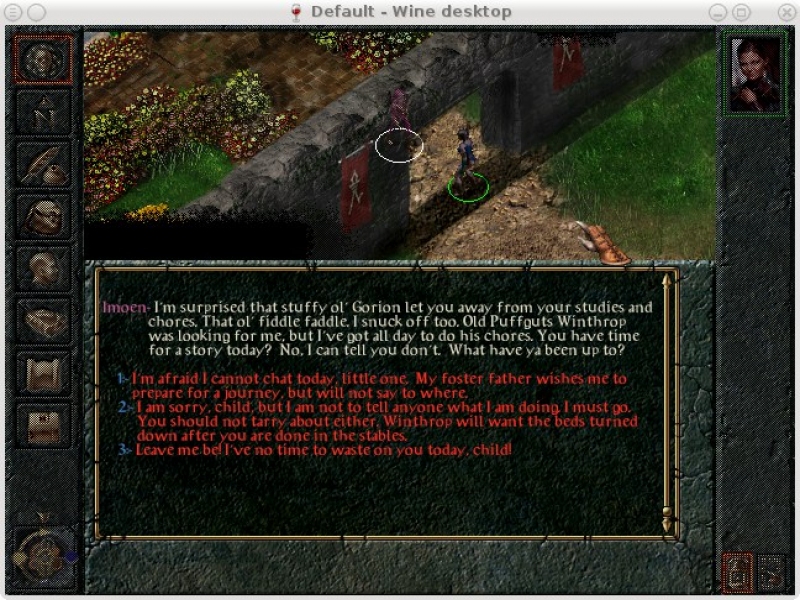Viewport: 800px width, 600px height.
Task: Open the journal quill icon
Action: point(44,164)
